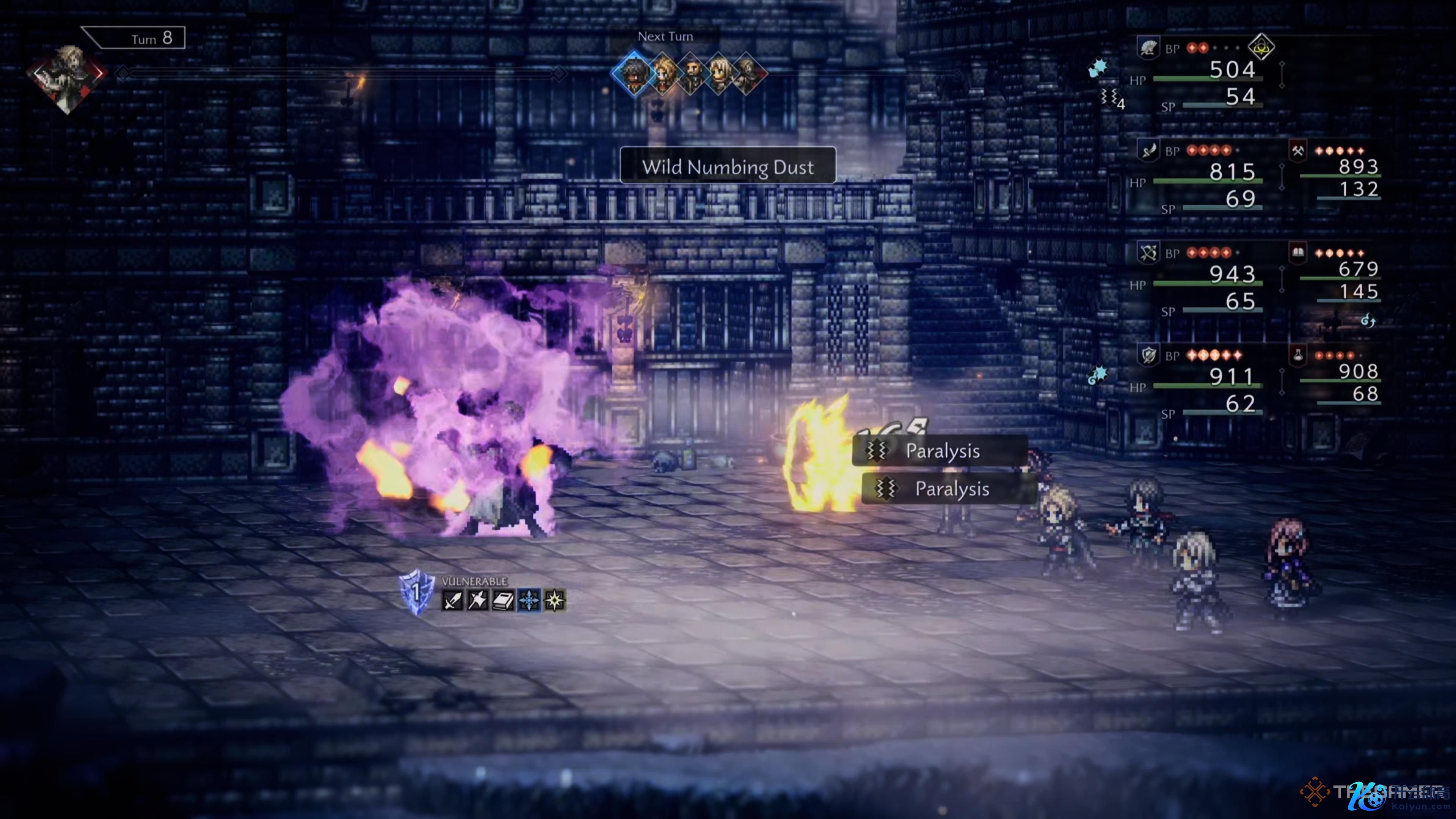Image resolution: width=1456 pixels, height=819 pixels.
Task: Select the thief dagger job icon
Action: (x=1148, y=151)
